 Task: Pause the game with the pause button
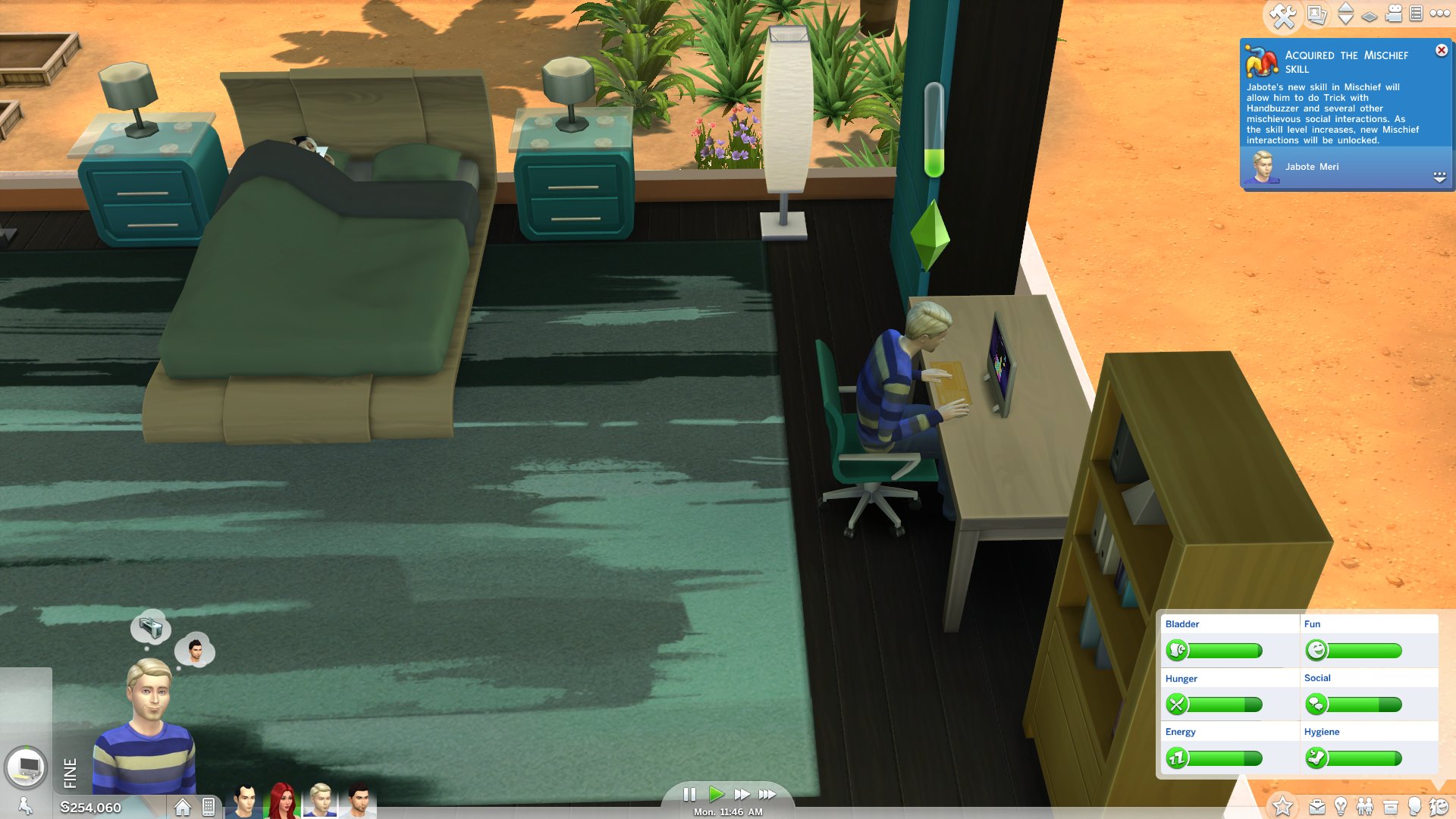point(691,794)
